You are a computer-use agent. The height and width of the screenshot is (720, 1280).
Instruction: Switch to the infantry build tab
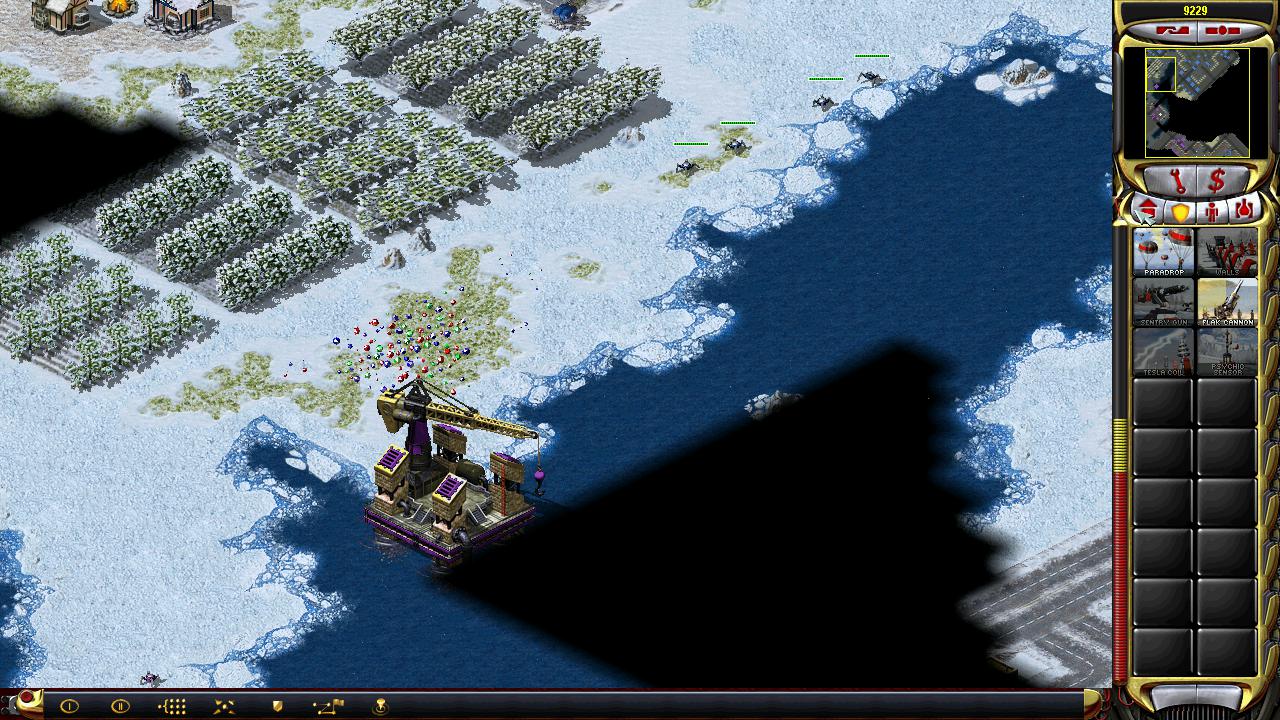tap(1212, 211)
